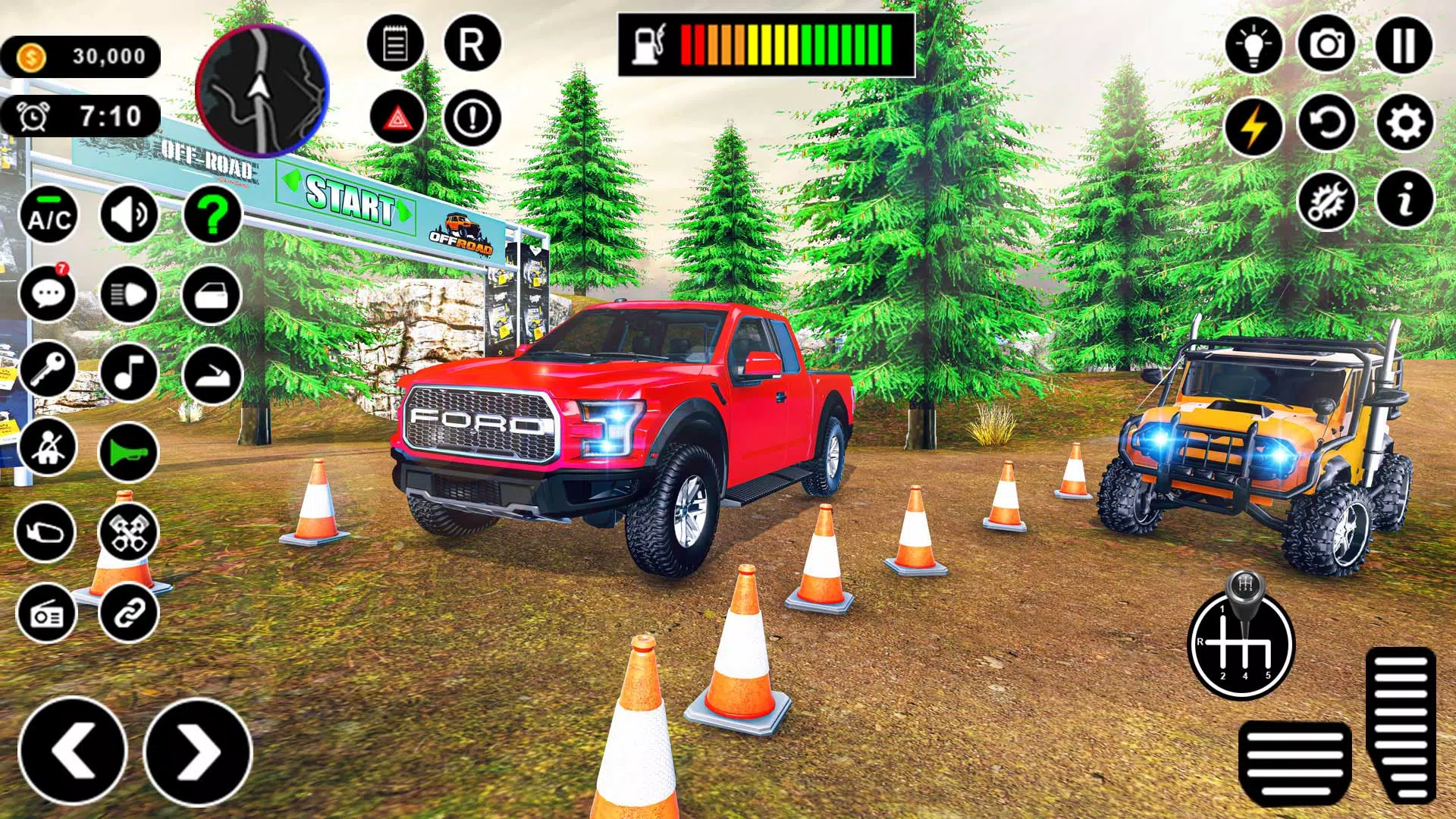Open the info button

1404,200
